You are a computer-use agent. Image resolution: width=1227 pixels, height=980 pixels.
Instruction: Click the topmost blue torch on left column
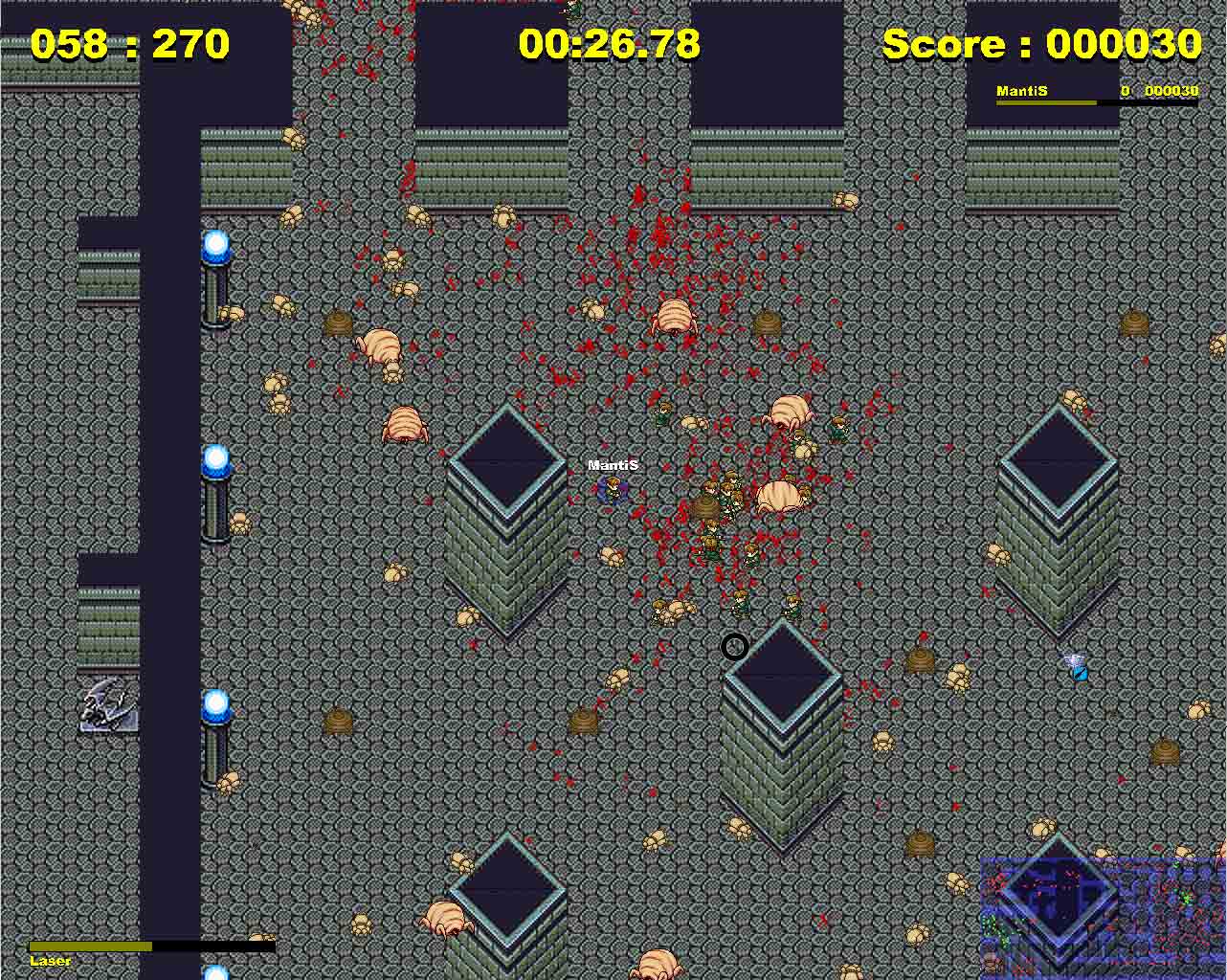click(216, 247)
